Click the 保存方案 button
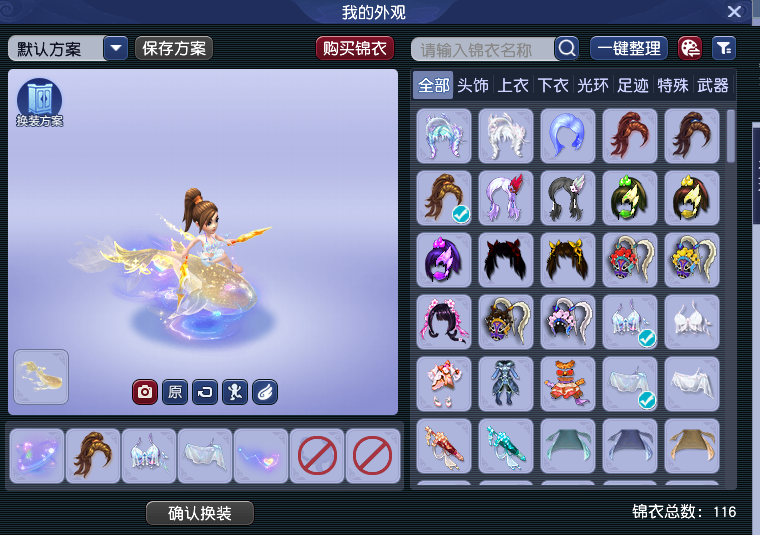 174,48
